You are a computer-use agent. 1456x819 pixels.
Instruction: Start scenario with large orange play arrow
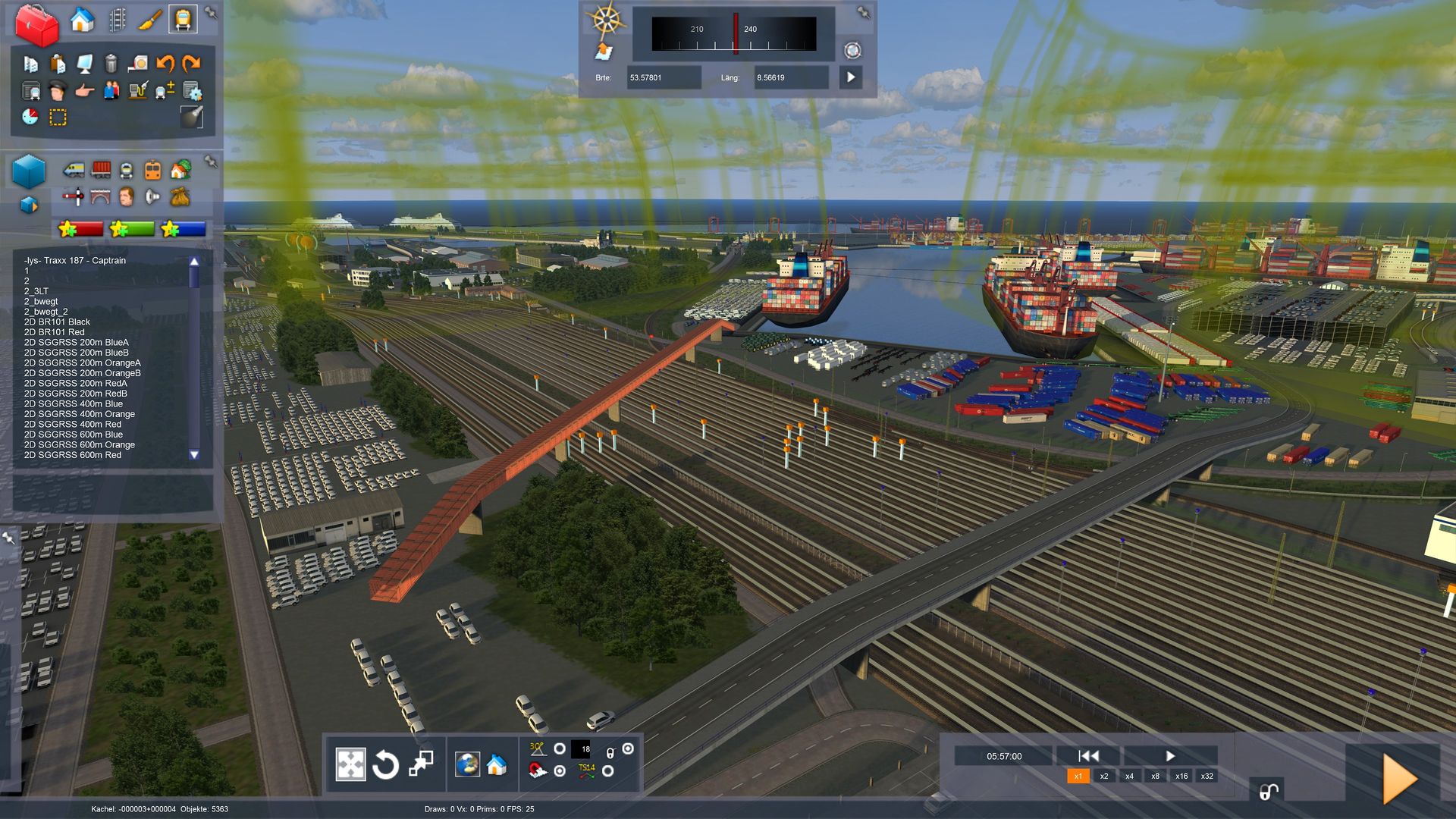[x=1399, y=779]
